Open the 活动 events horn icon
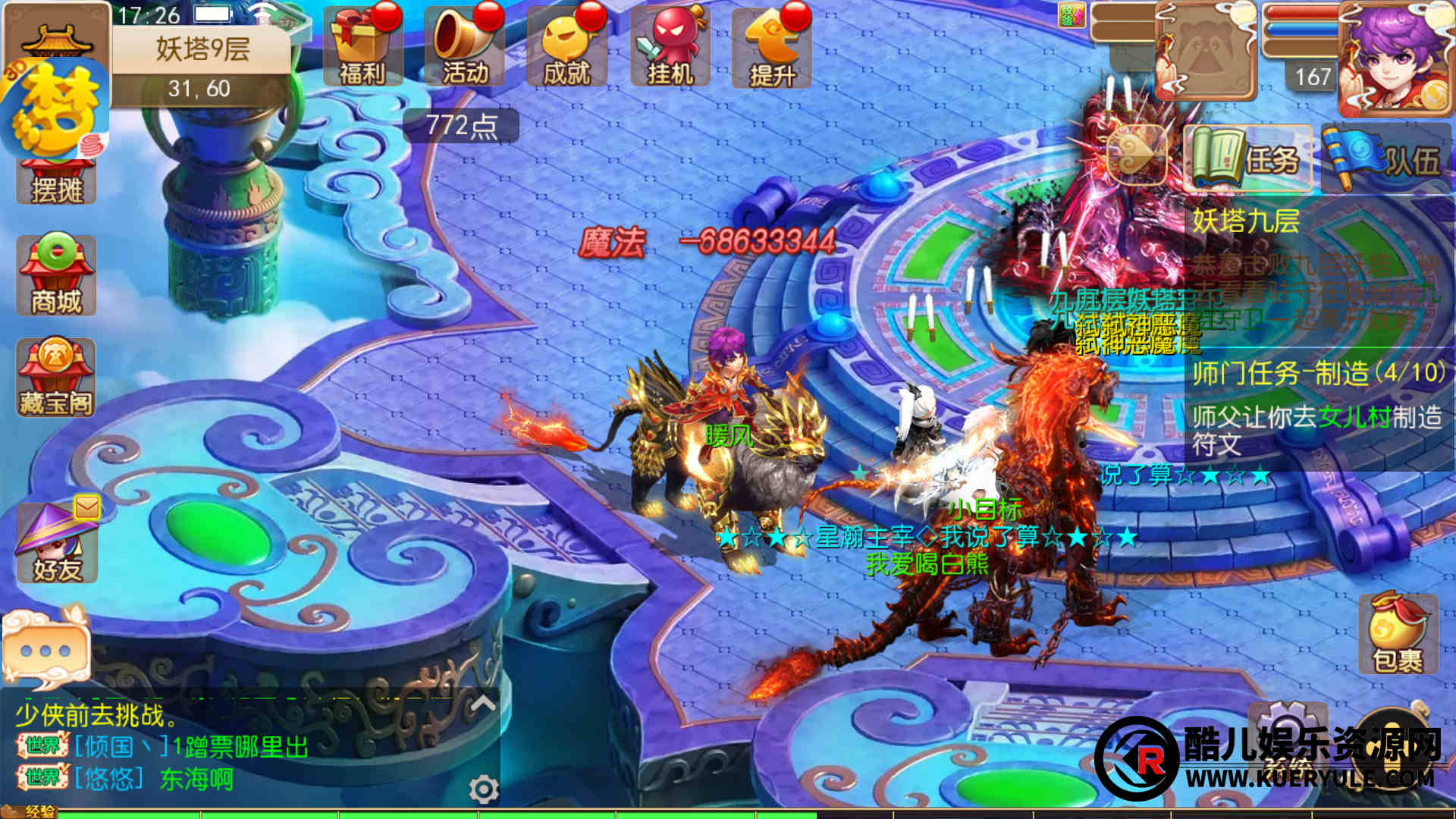This screenshot has height=819, width=1456. click(x=464, y=47)
